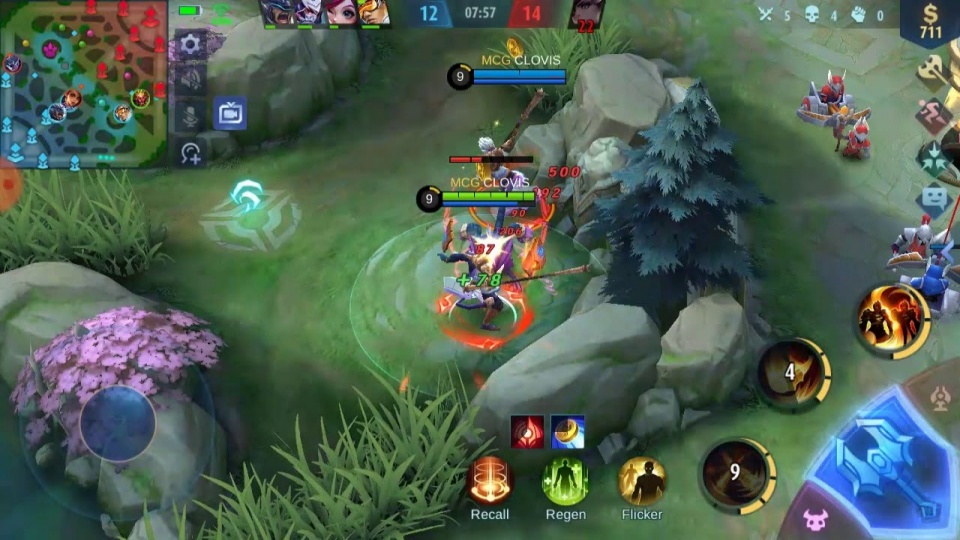This screenshot has height=540, width=960.
Task: Use the Regen ability
Action: coord(565,481)
